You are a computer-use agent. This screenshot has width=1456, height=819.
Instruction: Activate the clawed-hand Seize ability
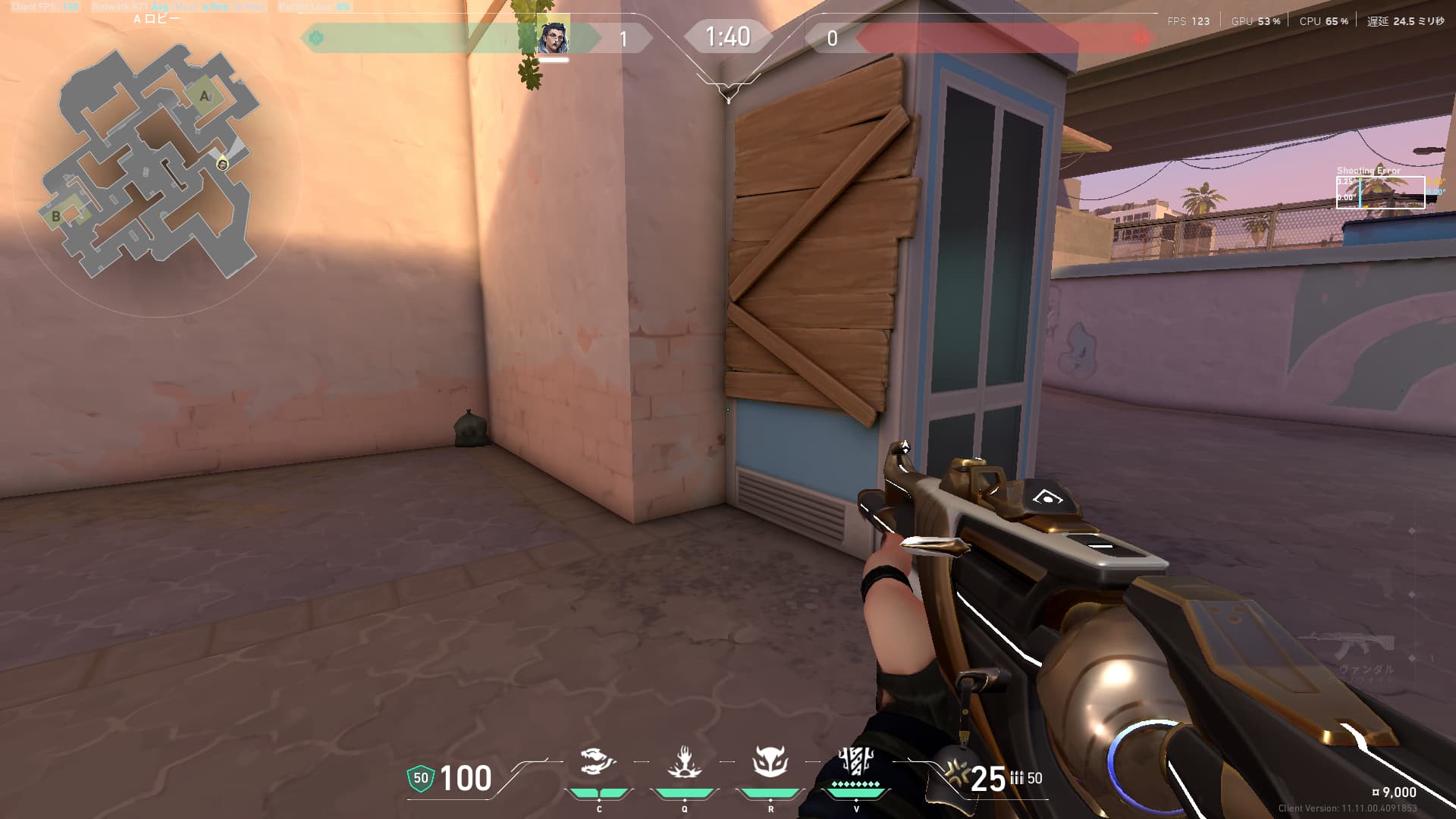[684, 761]
